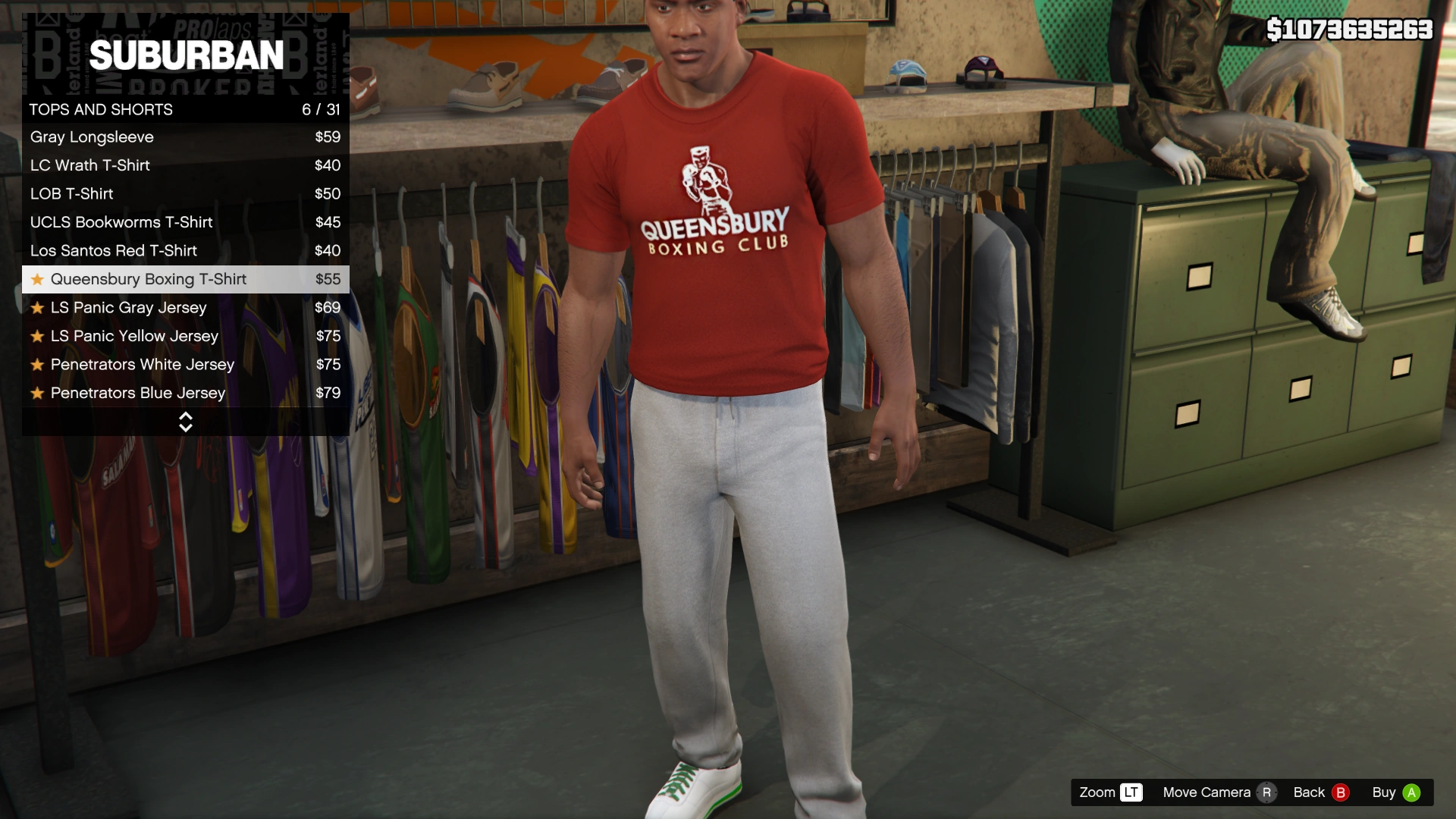Viewport: 1456px width, 819px height.
Task: Select the Gray Longsleeve list entry
Action: coord(92,137)
